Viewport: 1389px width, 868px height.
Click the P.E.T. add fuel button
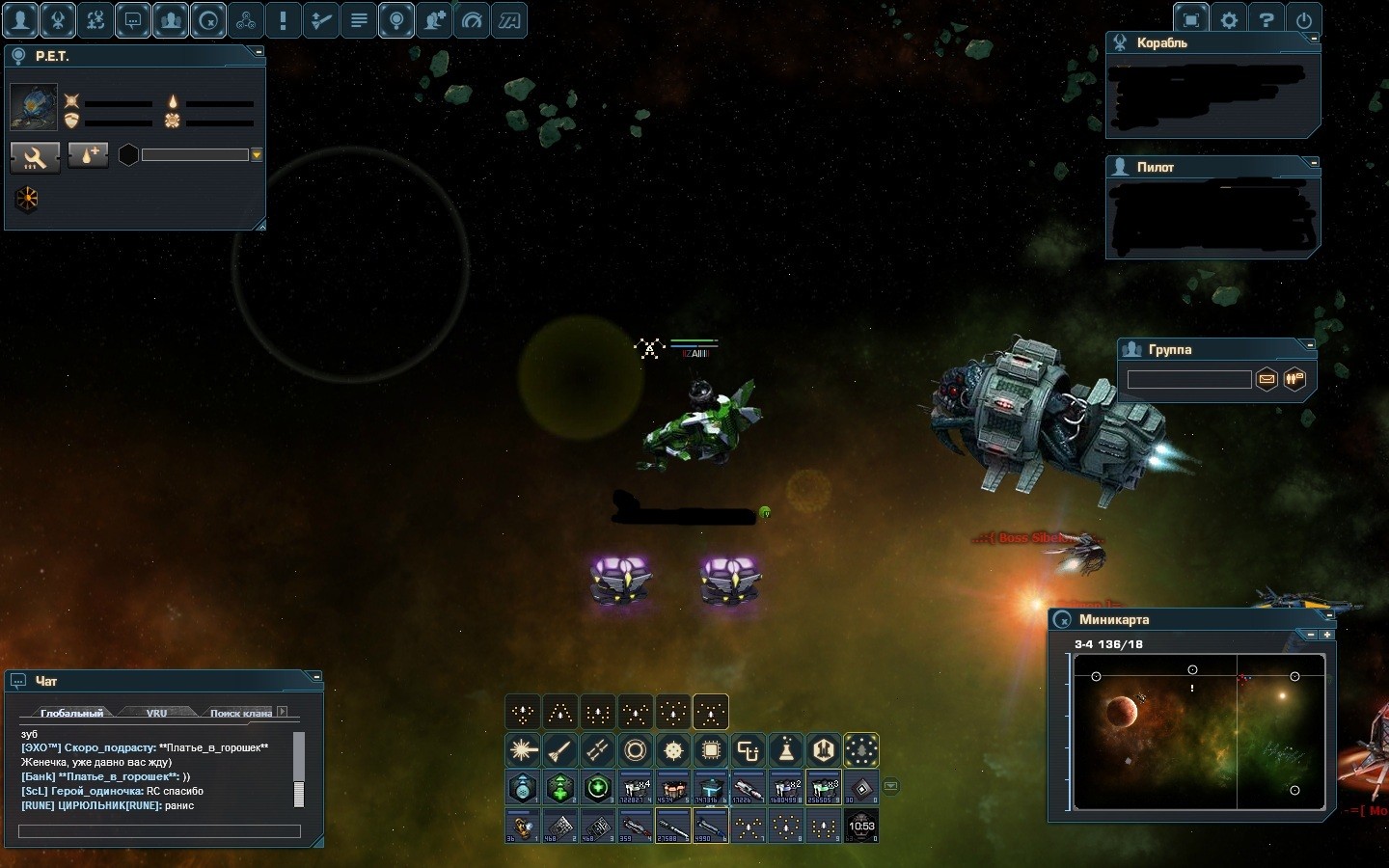tap(88, 155)
